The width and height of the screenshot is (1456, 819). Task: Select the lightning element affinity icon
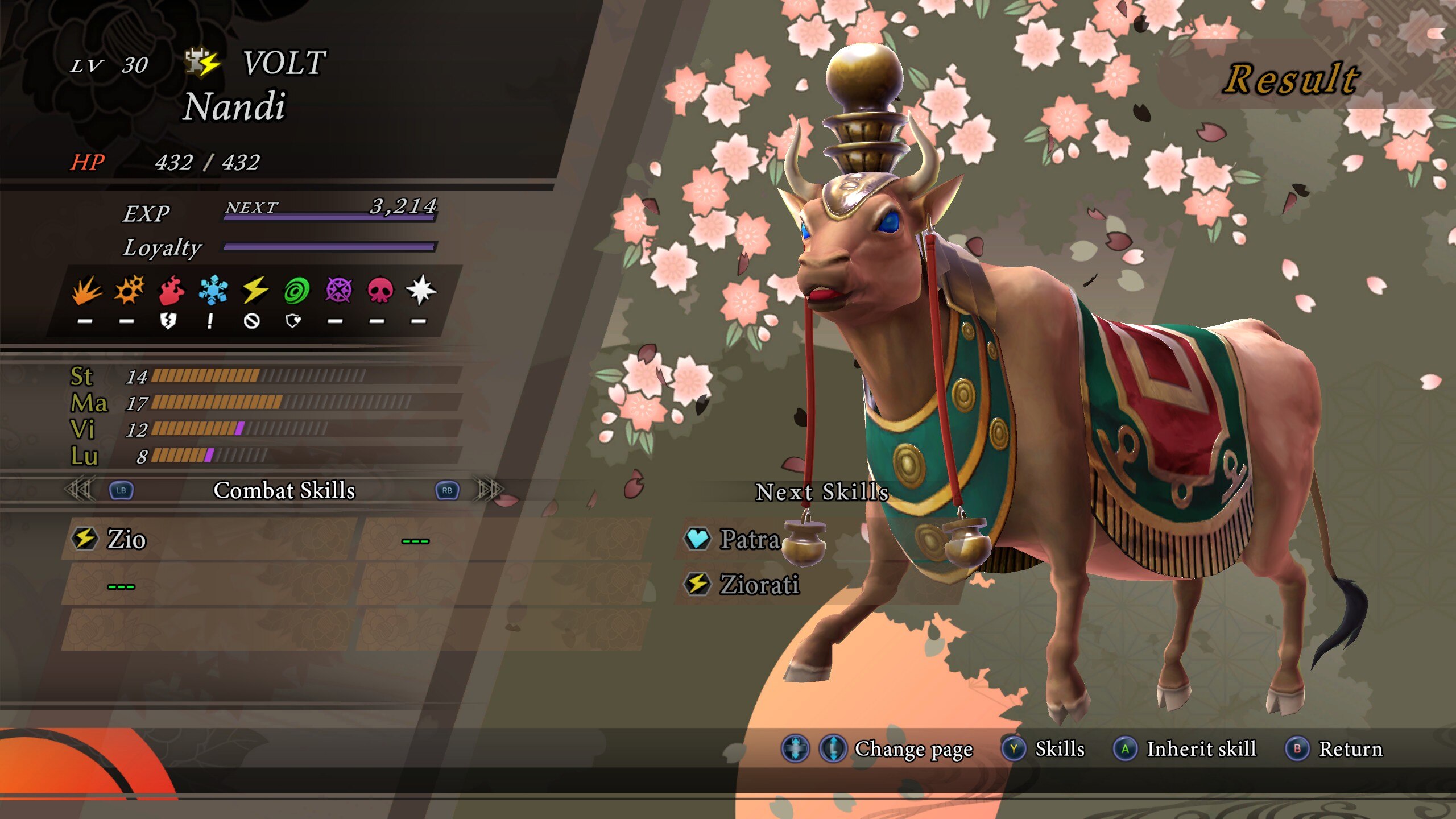point(255,290)
